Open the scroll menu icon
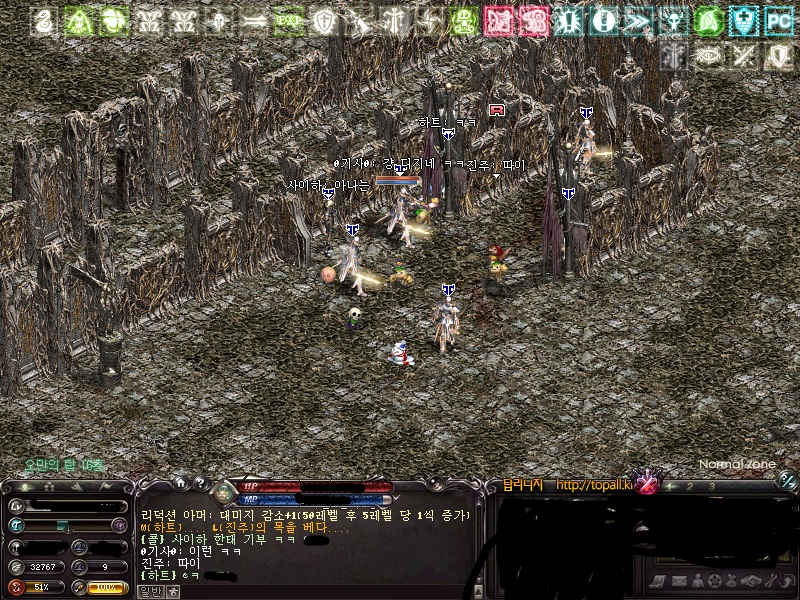The image size is (800, 600). pyautogui.click(x=661, y=581)
